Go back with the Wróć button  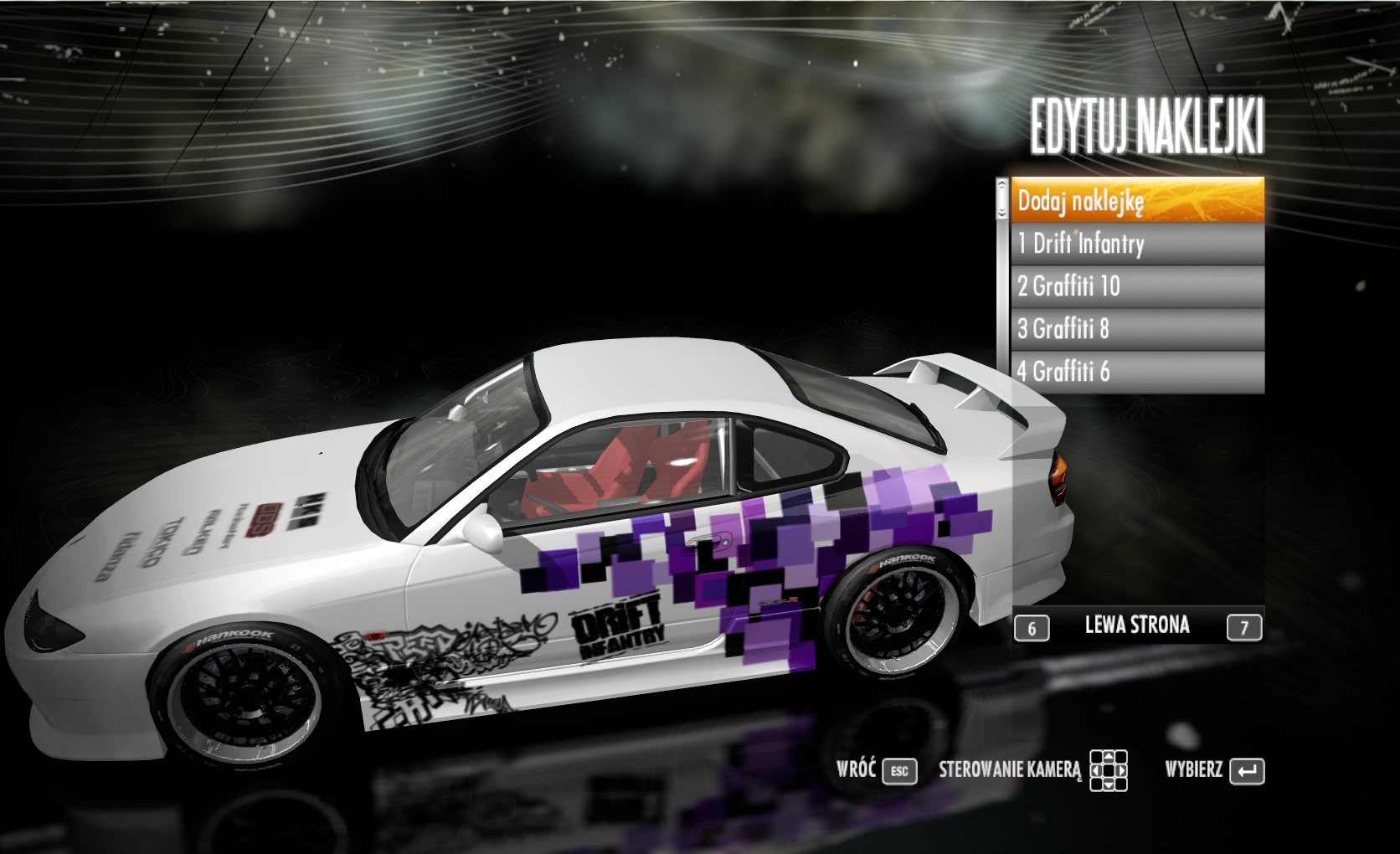[876, 770]
